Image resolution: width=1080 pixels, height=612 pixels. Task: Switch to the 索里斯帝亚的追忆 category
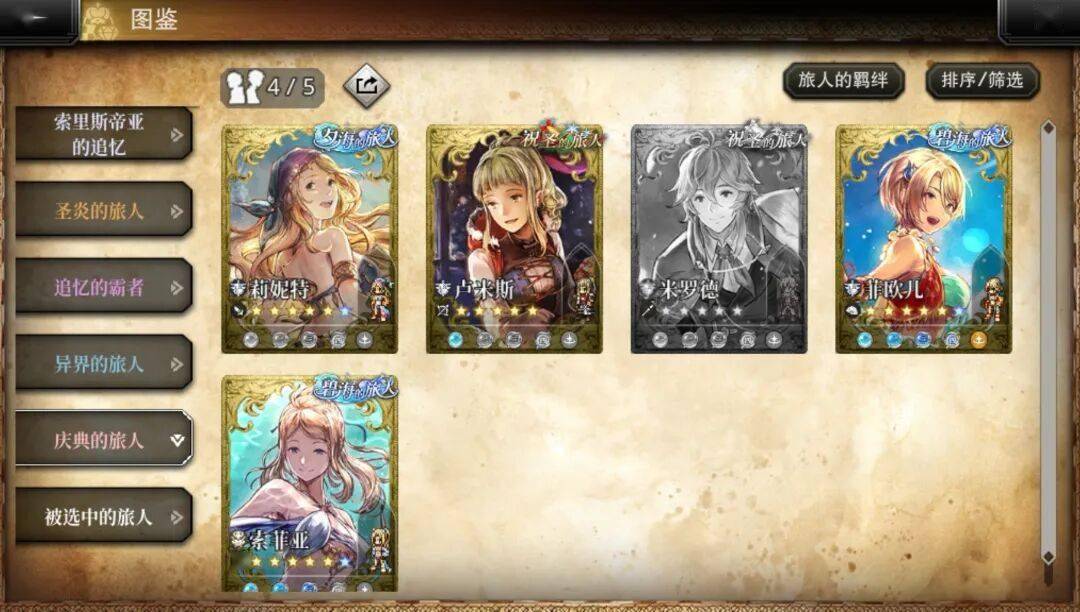pos(103,135)
